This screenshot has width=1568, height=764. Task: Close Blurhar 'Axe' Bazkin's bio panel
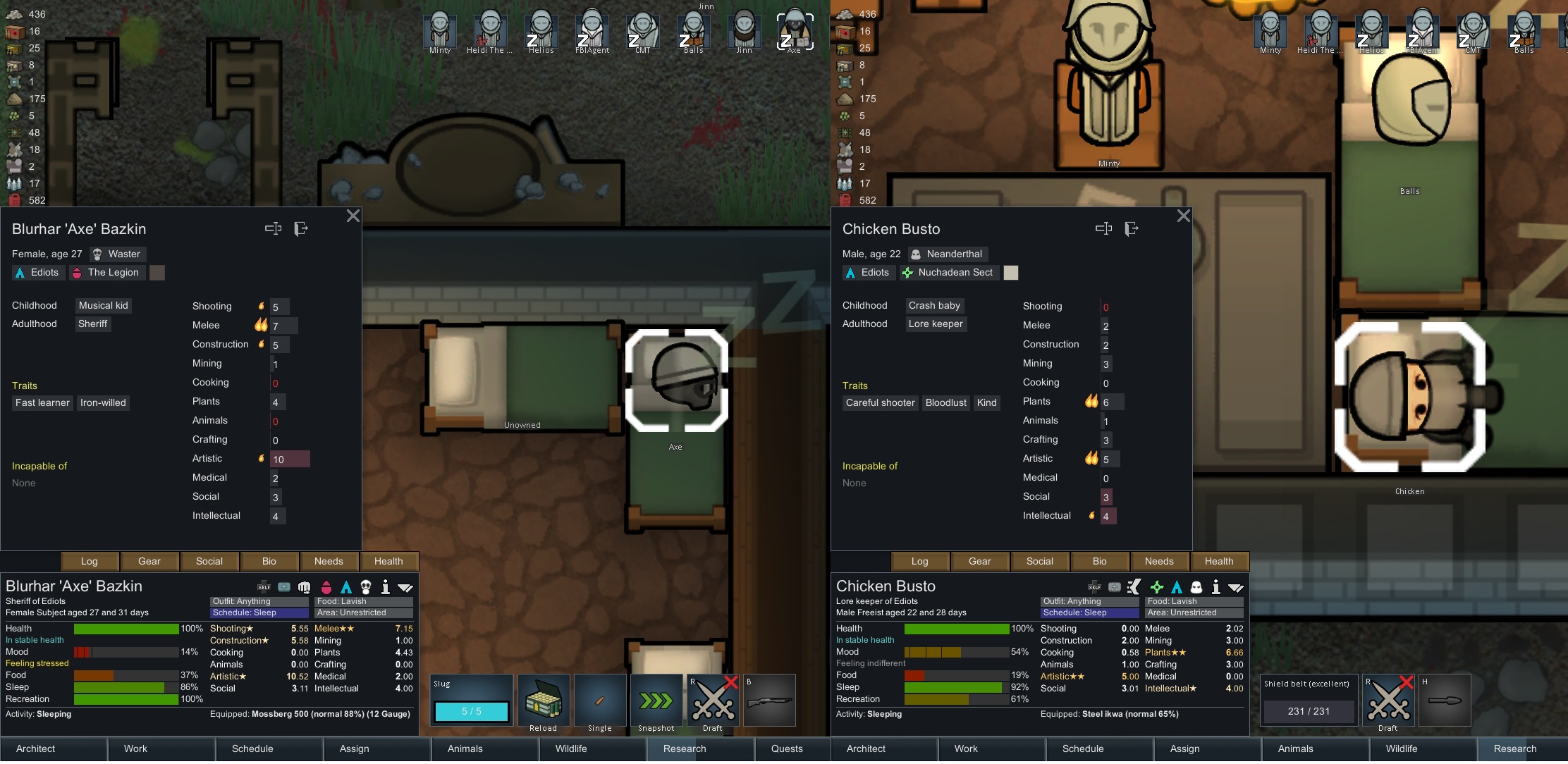coord(353,216)
